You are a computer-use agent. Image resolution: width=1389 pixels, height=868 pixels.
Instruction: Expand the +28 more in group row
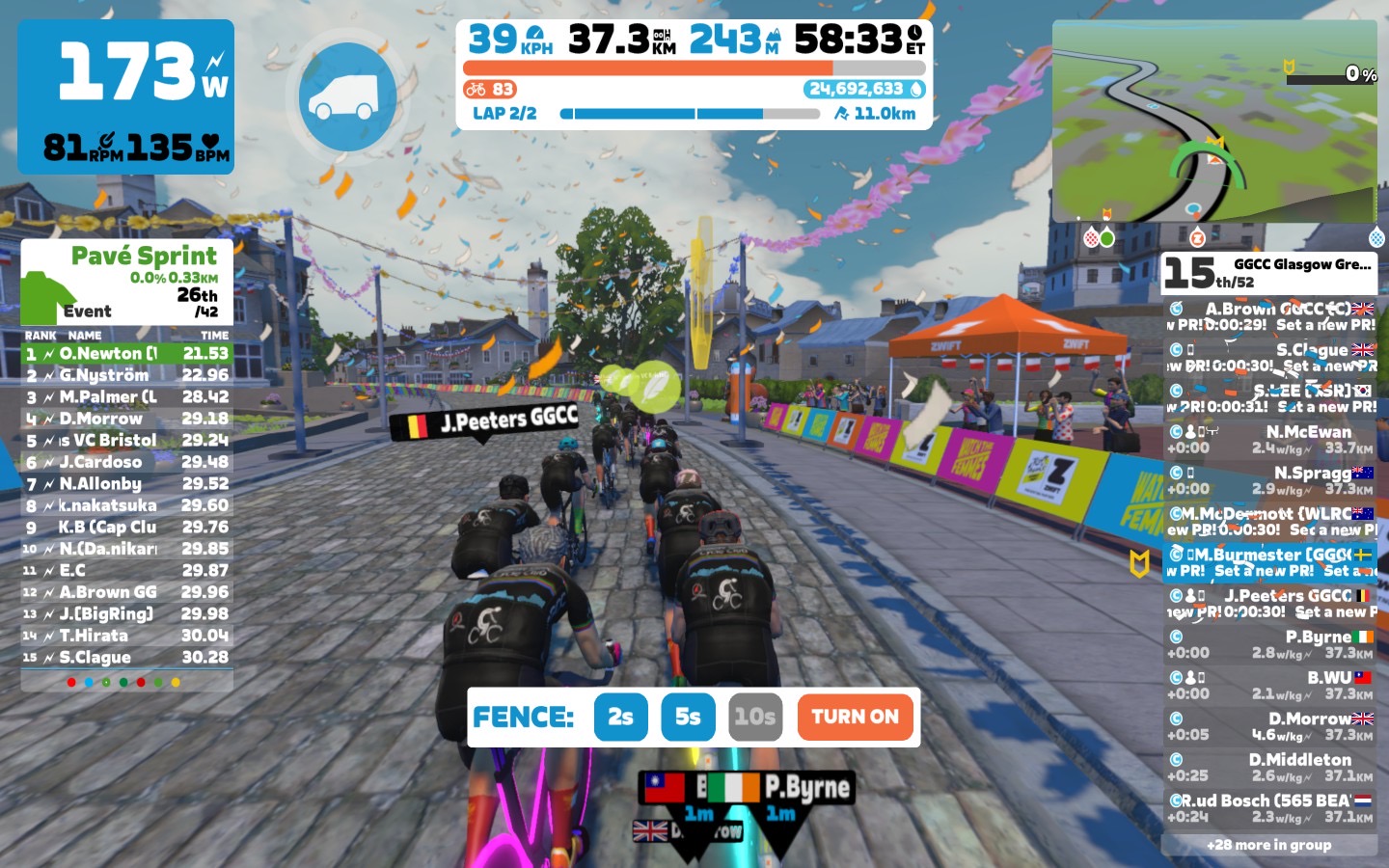coord(1268,845)
